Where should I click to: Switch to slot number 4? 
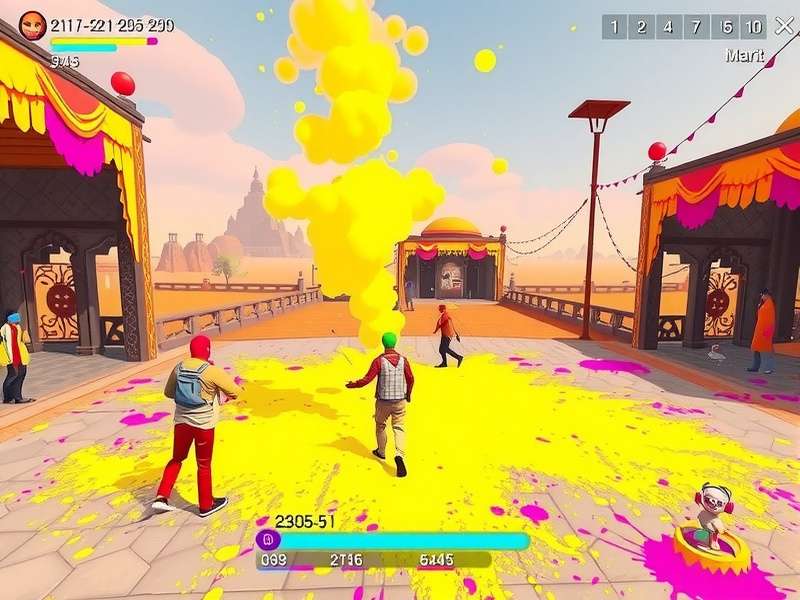tap(669, 27)
